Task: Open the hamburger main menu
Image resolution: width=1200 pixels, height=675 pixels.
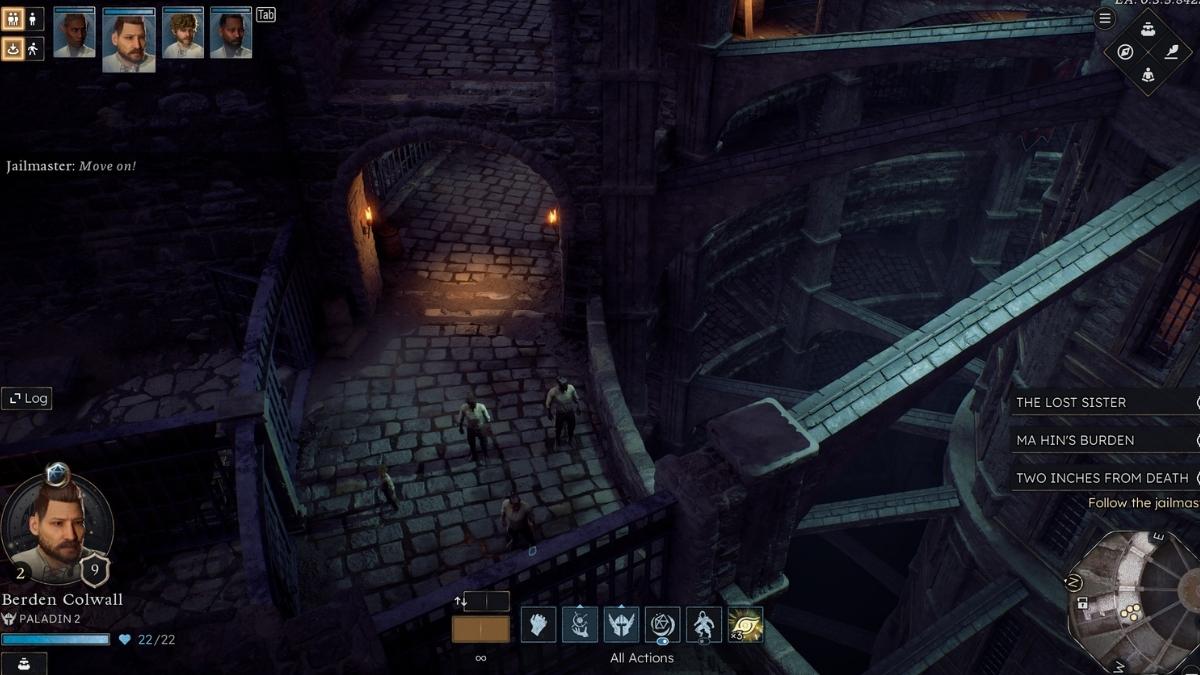Action: point(1105,18)
